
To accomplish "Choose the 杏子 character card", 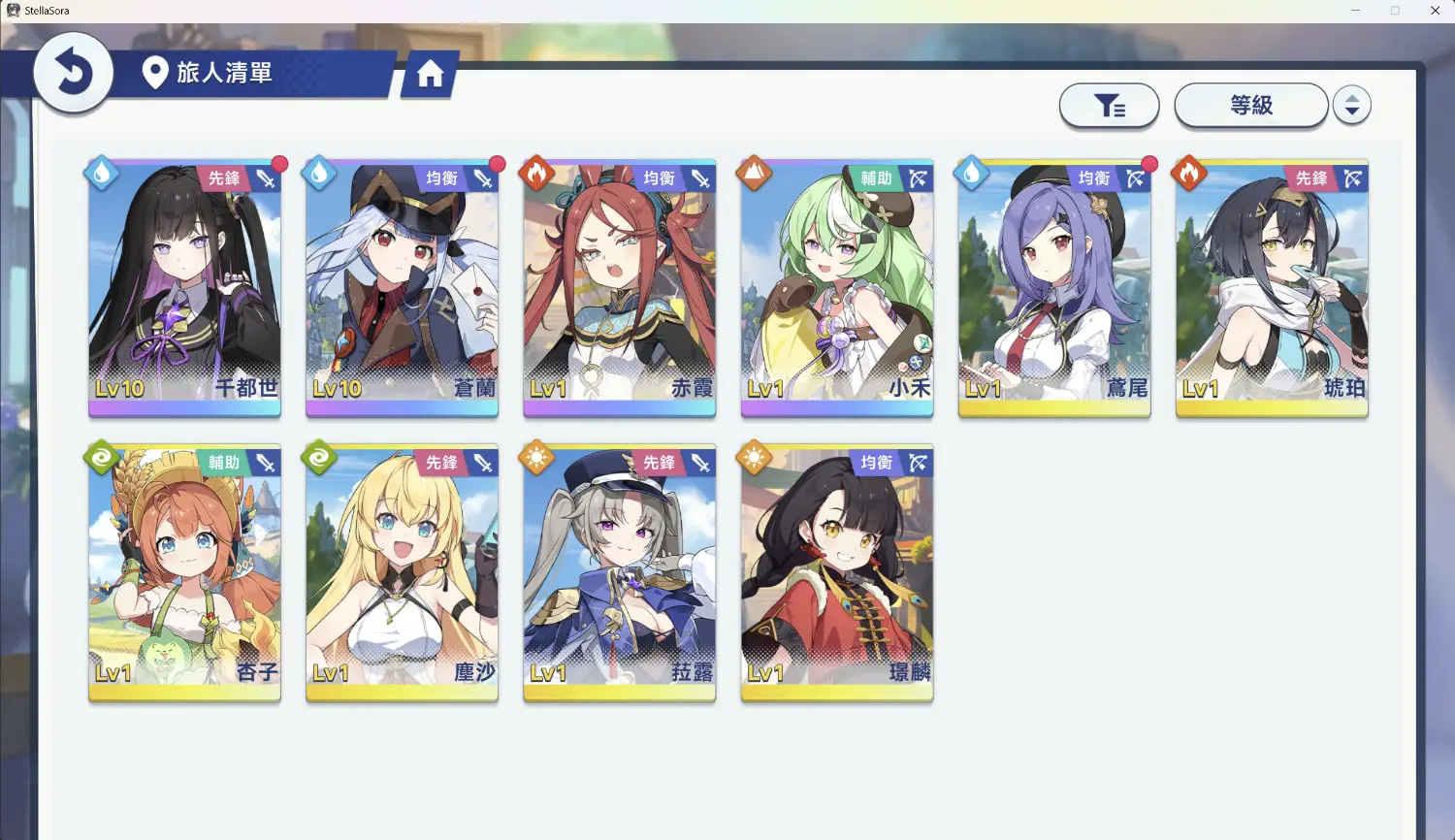I will [x=184, y=572].
